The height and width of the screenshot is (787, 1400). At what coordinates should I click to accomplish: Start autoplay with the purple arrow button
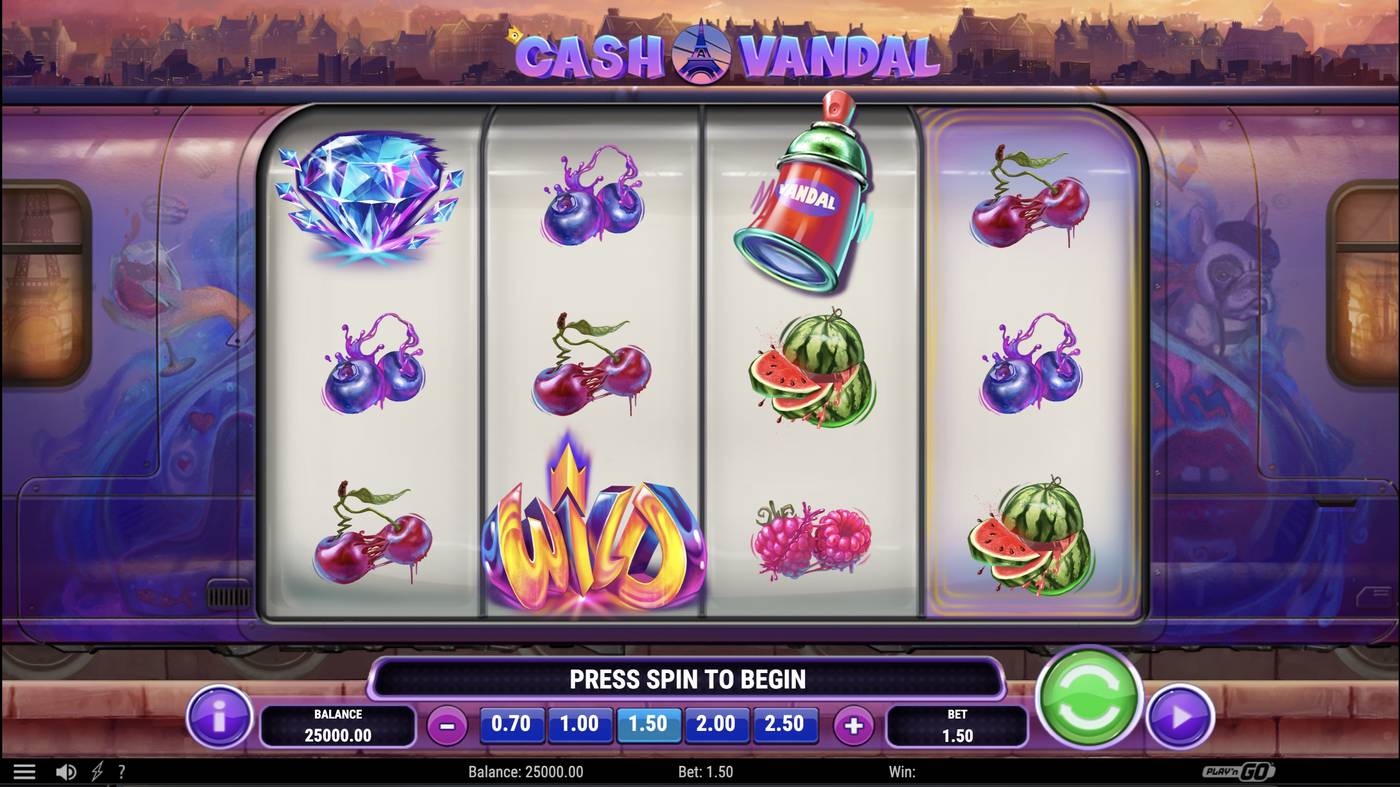pyautogui.click(x=1180, y=716)
